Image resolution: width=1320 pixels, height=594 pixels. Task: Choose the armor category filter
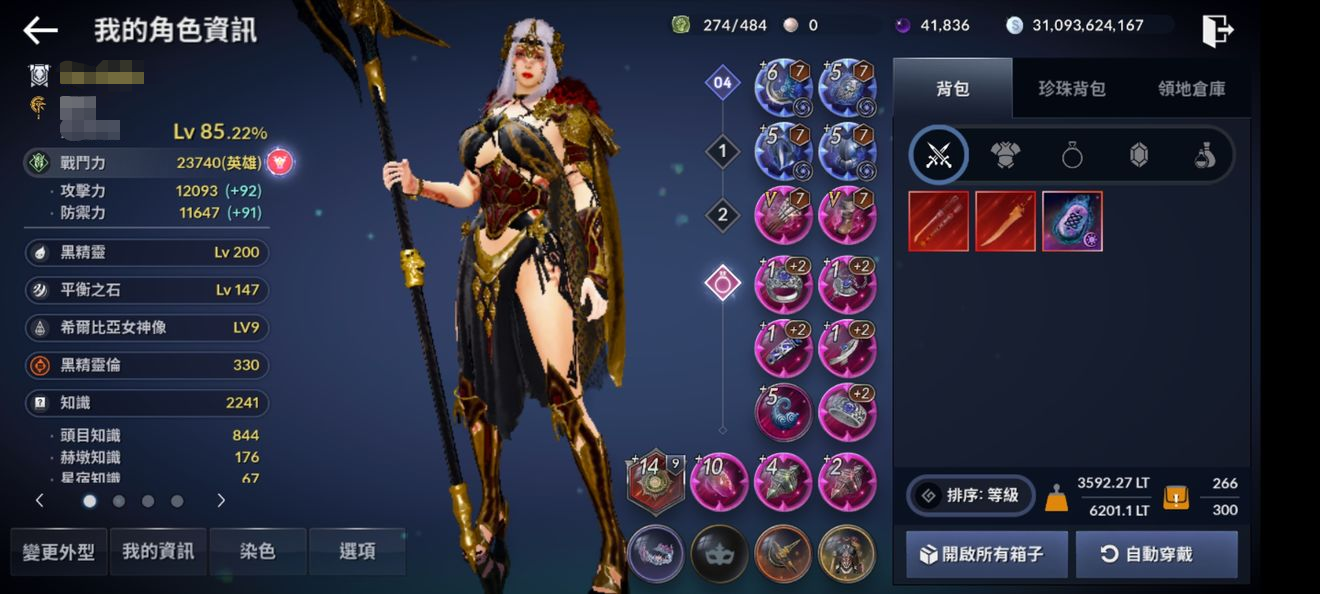[x=1005, y=155]
